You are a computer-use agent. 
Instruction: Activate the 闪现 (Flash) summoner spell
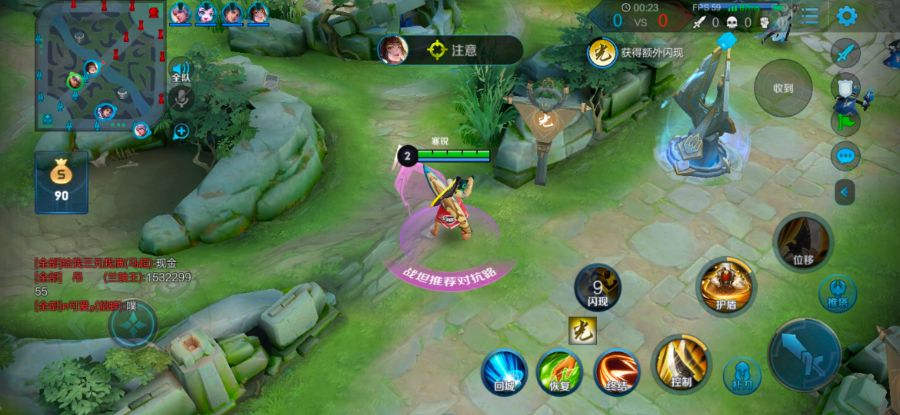[598, 287]
